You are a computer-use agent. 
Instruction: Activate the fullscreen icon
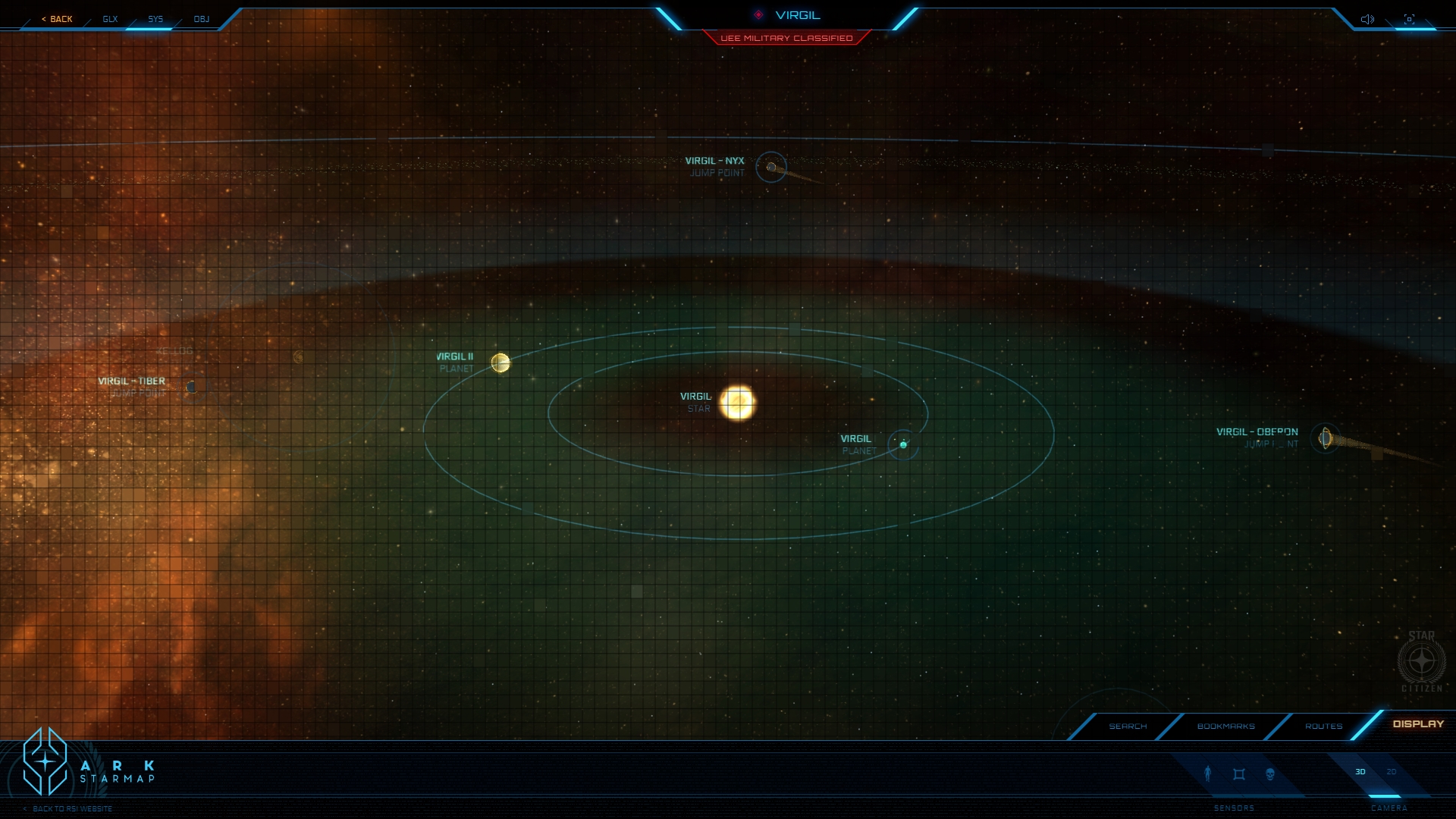1409,19
